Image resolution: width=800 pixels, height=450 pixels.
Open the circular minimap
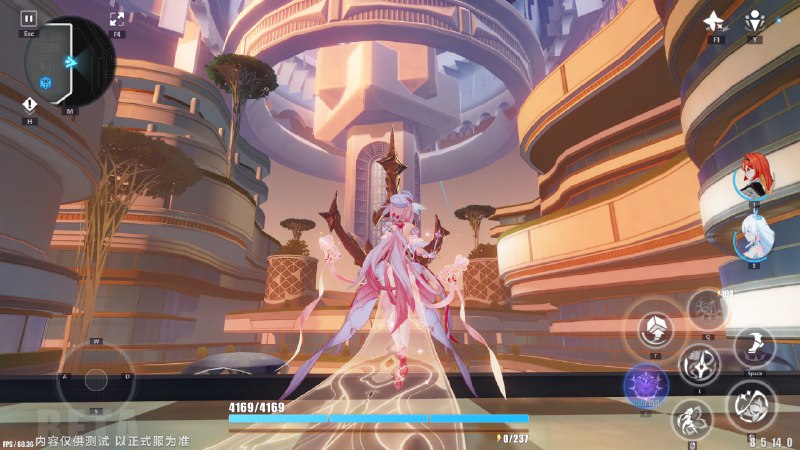71,62
